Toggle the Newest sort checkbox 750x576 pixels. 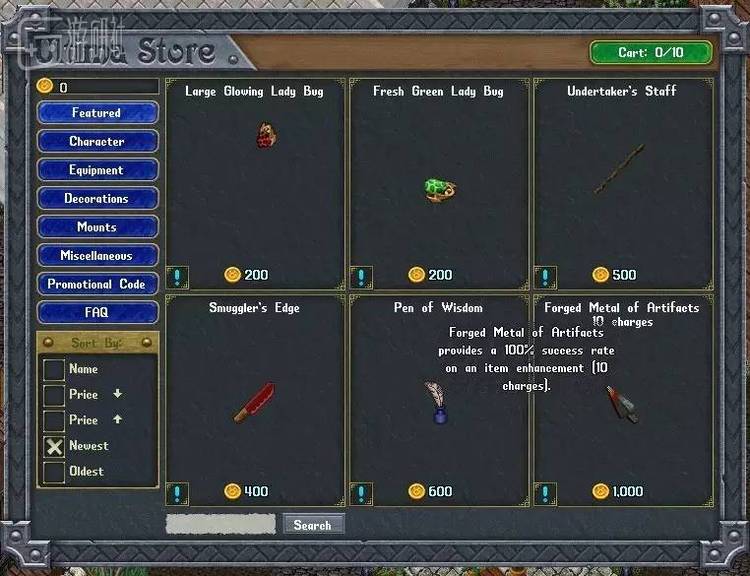click(54, 446)
